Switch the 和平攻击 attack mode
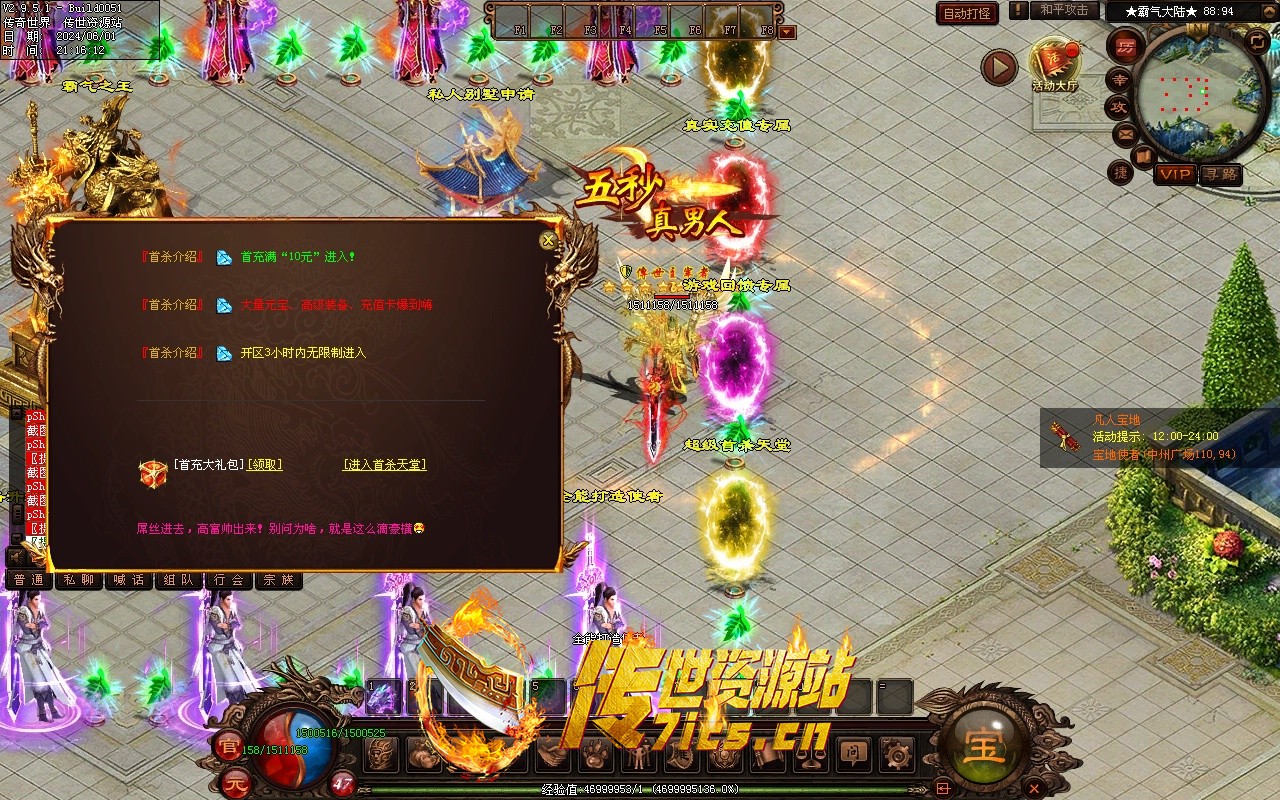Image resolution: width=1280 pixels, height=800 pixels. (1063, 10)
